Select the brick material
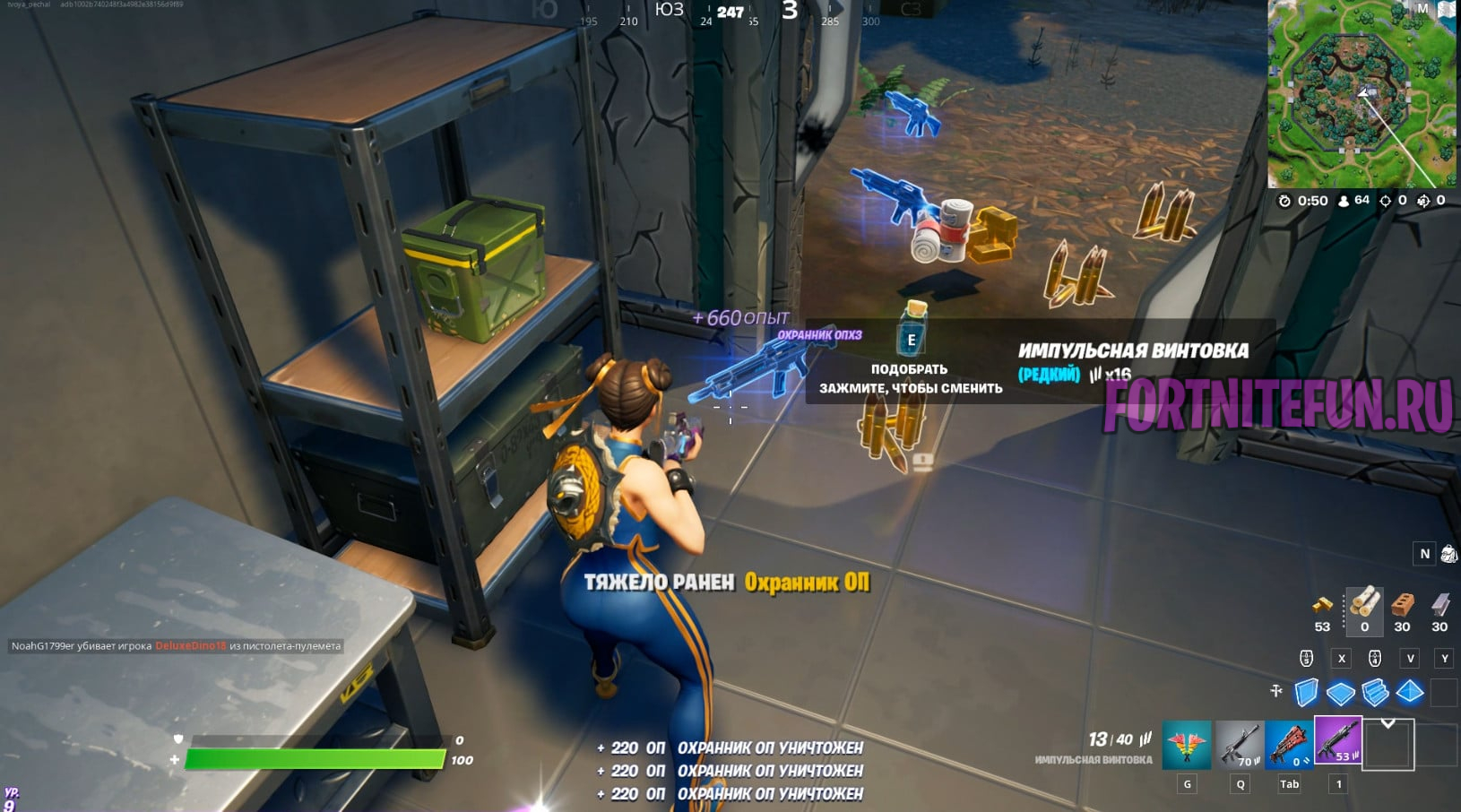Viewport: 1461px width, 812px height. 1403,603
